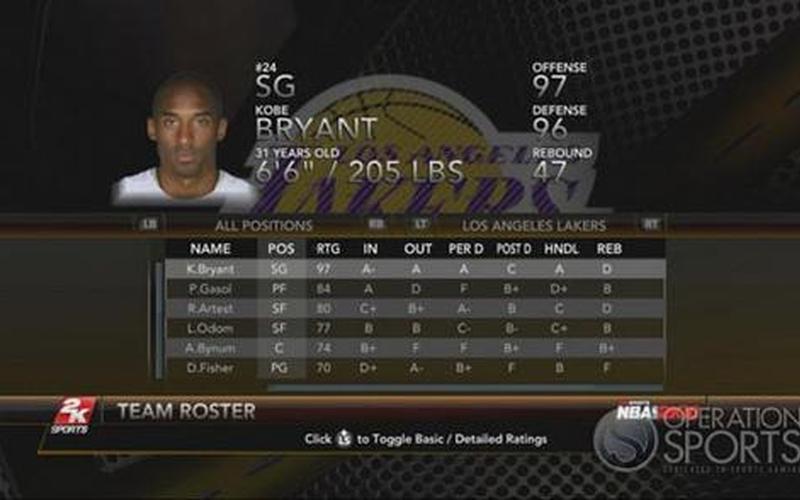
Task: Sort roster by HNDL column
Action: point(561,248)
